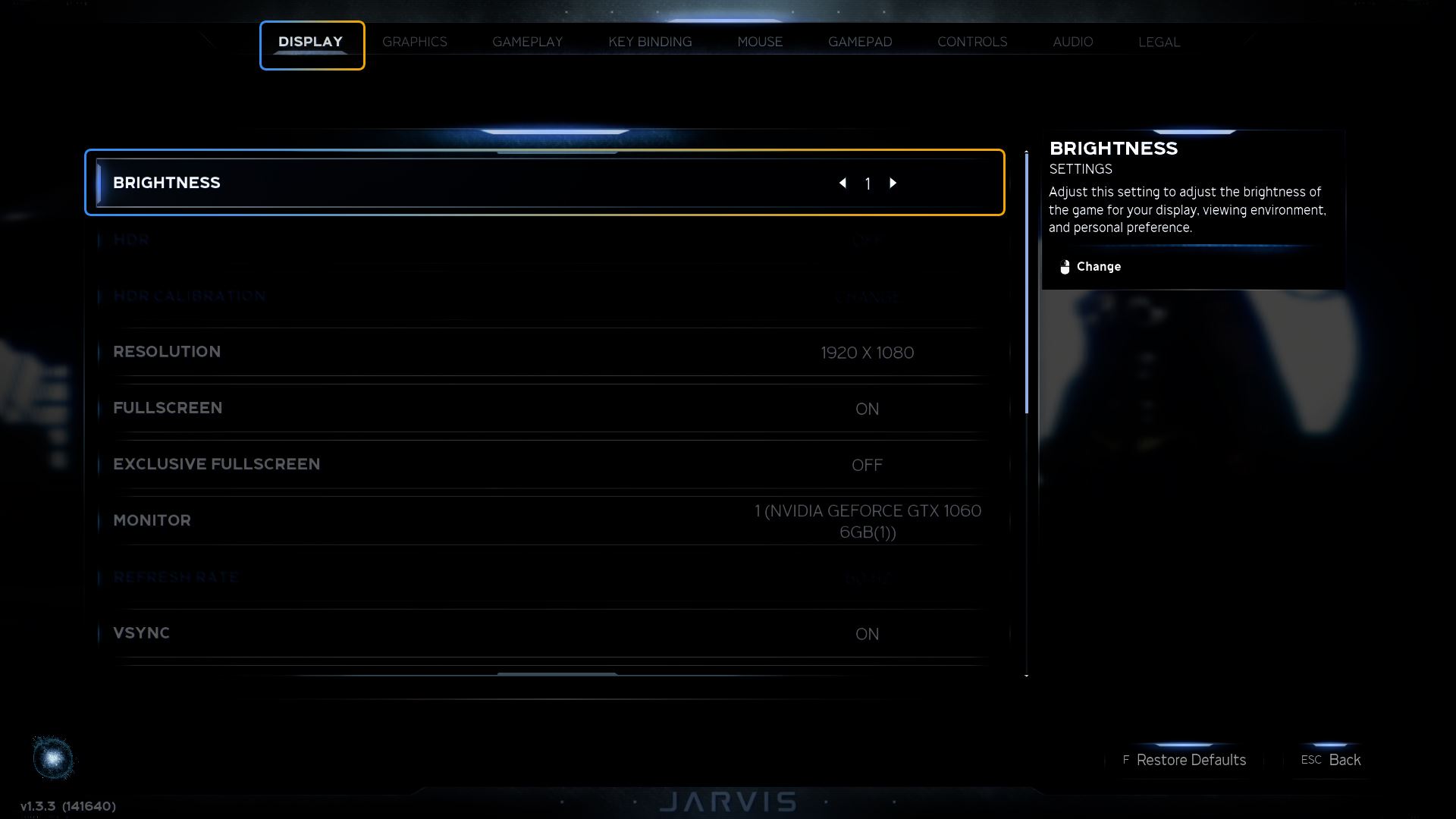Open the Gameplay settings tab
The height and width of the screenshot is (819, 1456).
[527, 42]
